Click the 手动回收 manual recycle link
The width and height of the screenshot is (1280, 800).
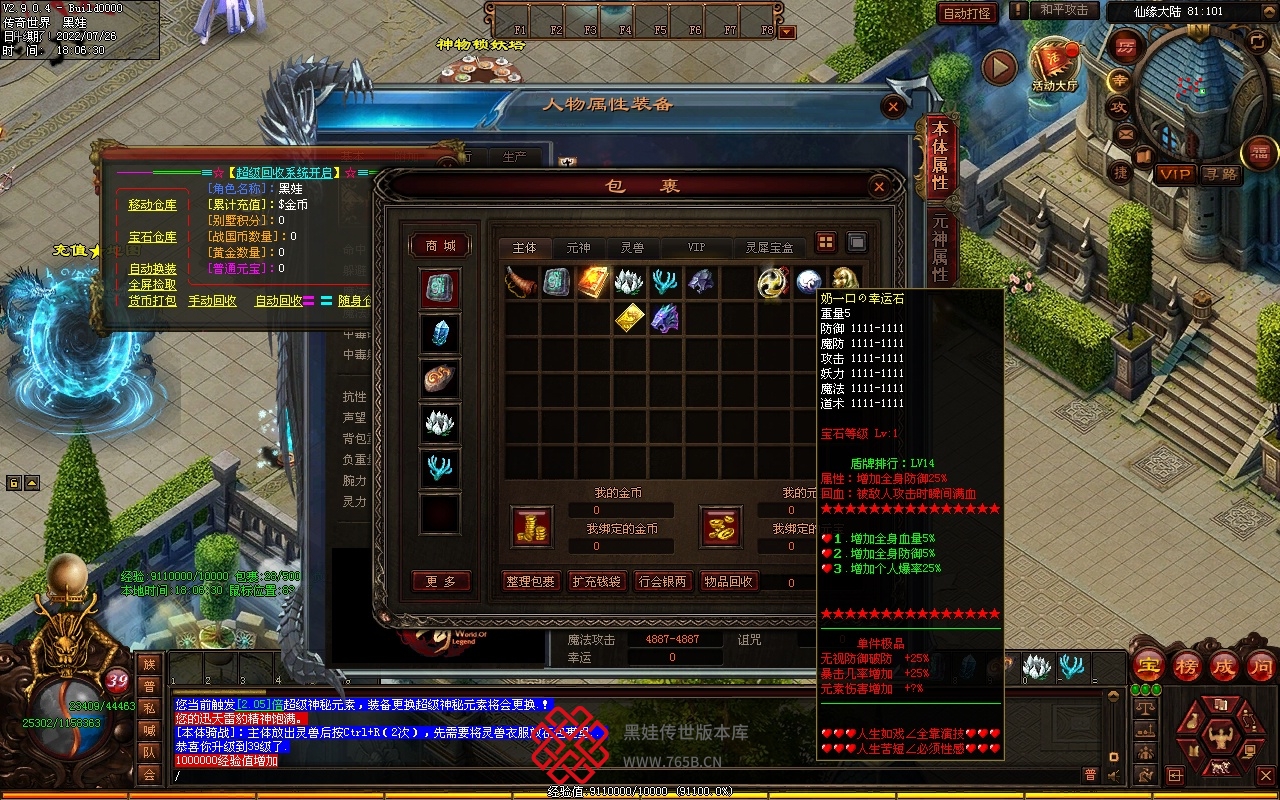pos(212,301)
